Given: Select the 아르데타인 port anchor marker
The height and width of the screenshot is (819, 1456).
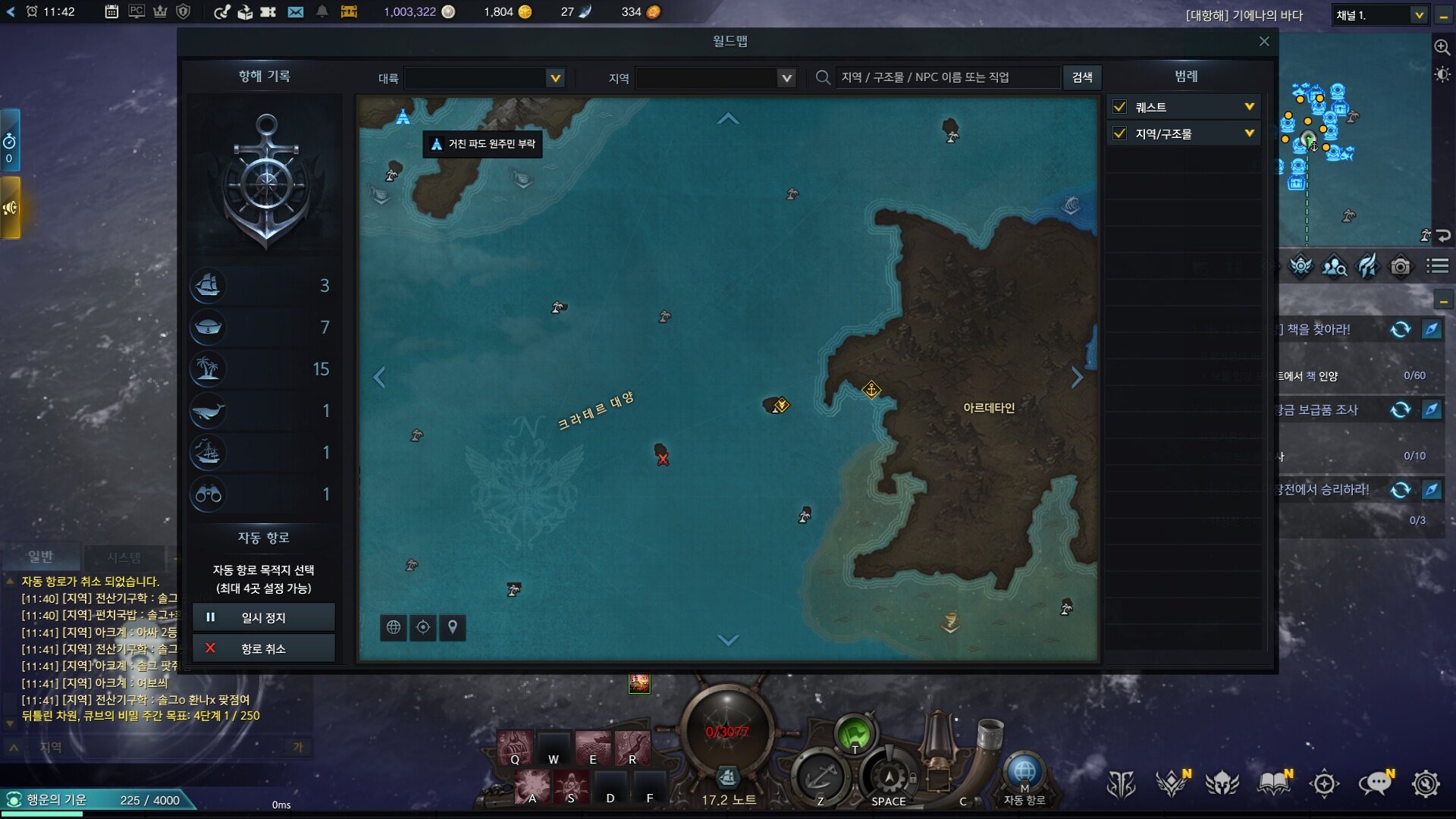Looking at the screenshot, I should tap(871, 390).
